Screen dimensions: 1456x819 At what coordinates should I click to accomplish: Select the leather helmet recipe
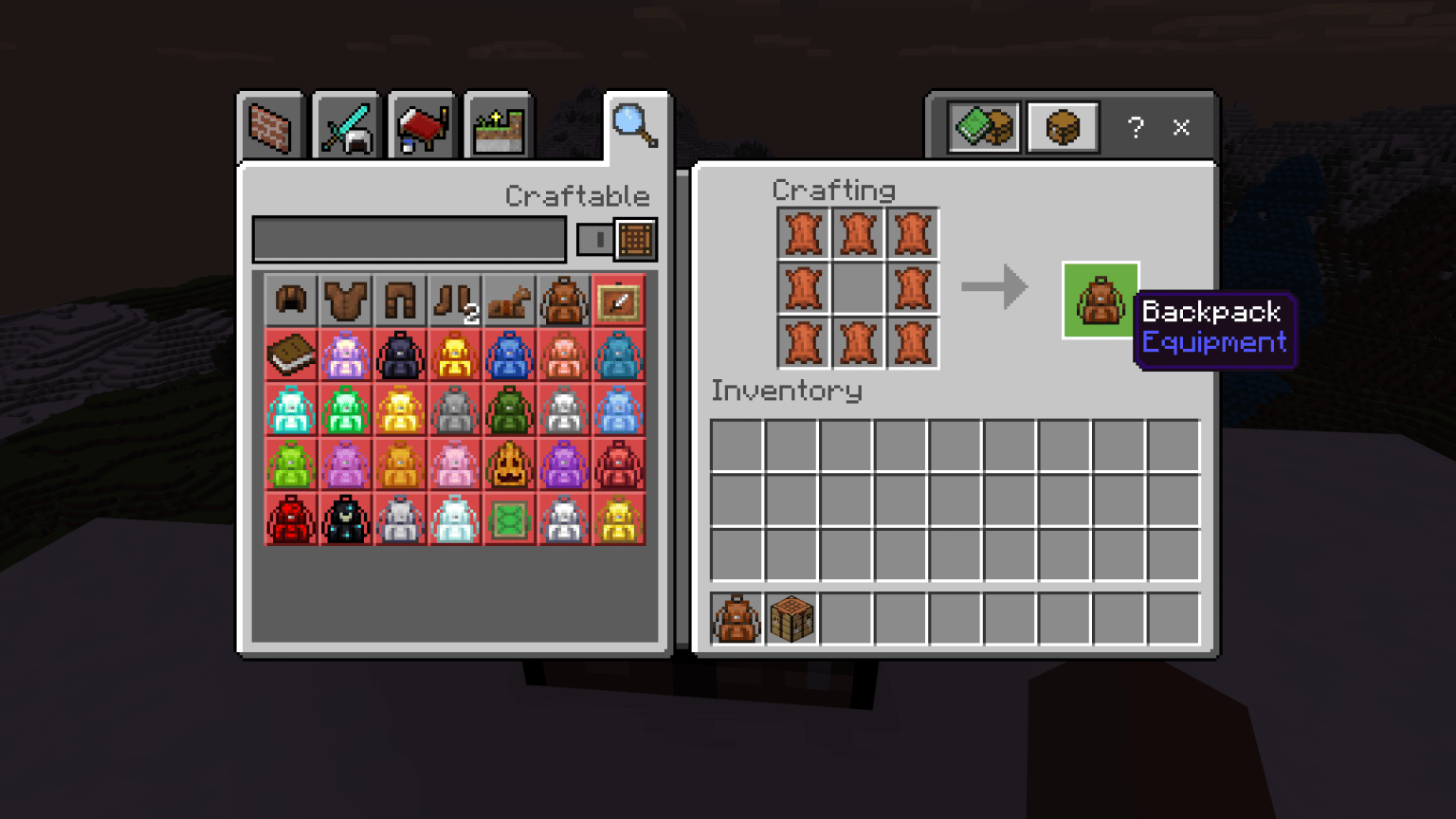(291, 300)
